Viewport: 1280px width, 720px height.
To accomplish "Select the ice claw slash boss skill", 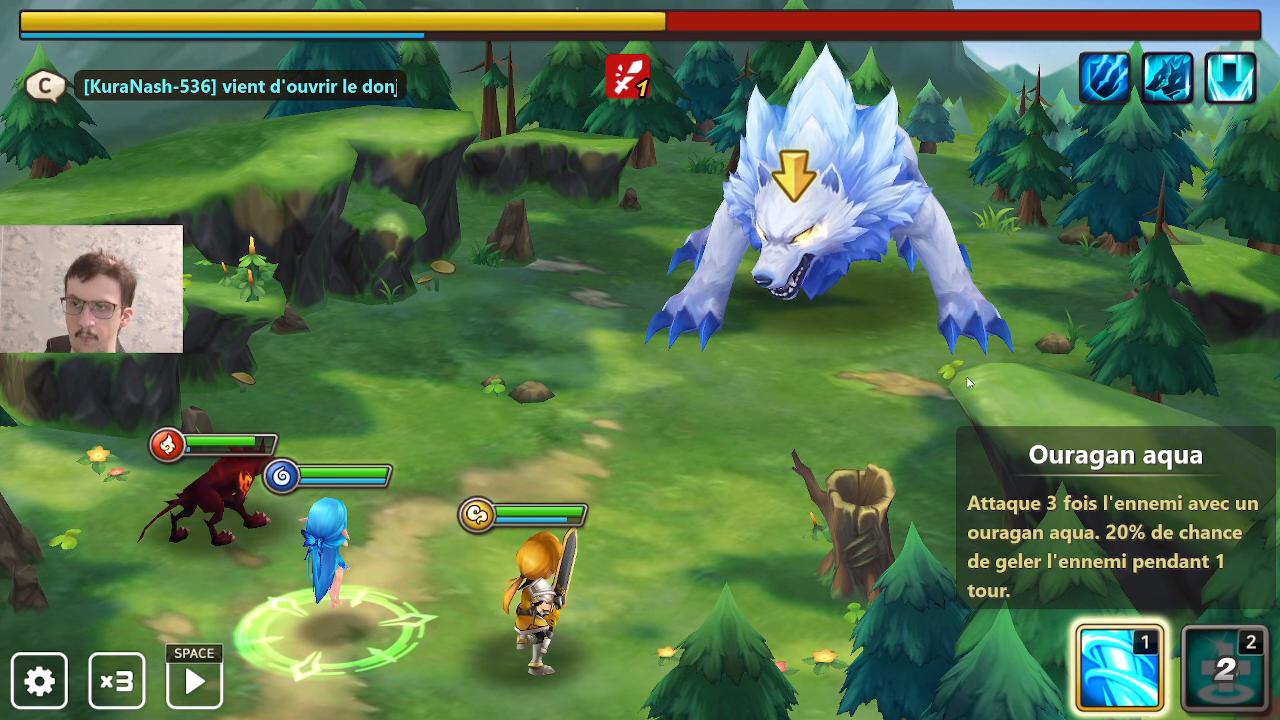I will [1104, 77].
